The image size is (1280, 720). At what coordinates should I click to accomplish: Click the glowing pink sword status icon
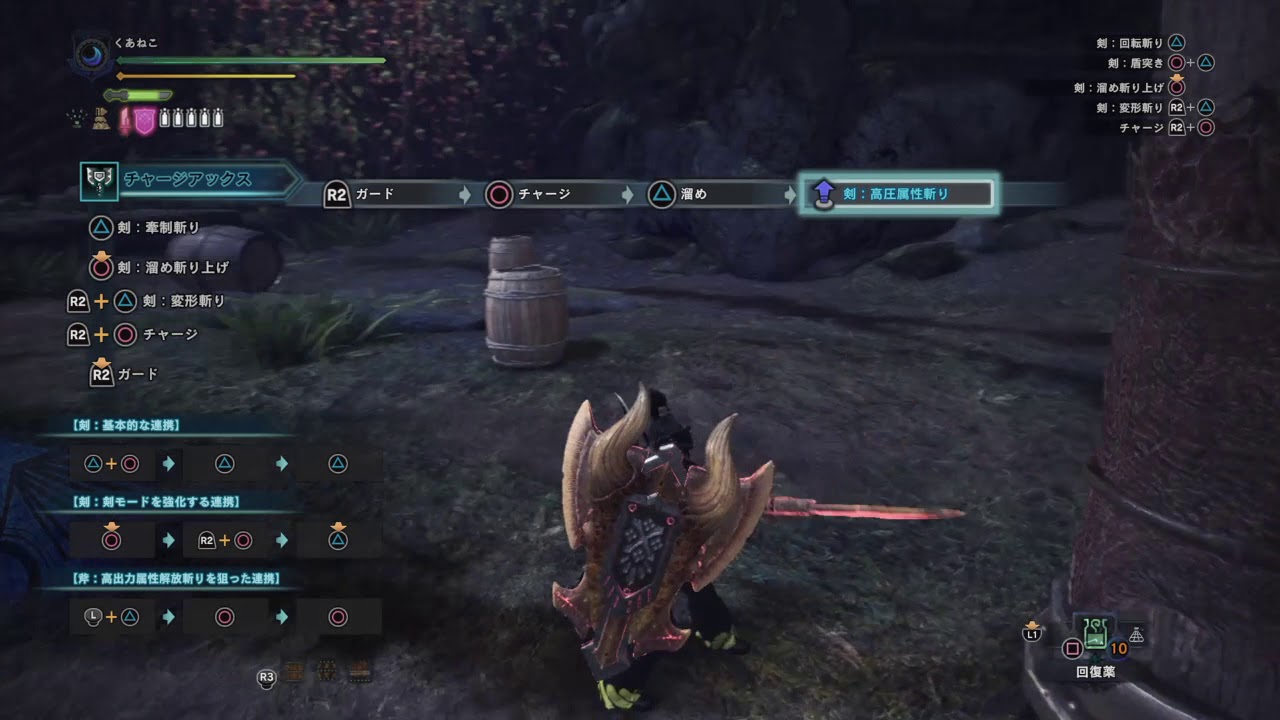pos(126,121)
